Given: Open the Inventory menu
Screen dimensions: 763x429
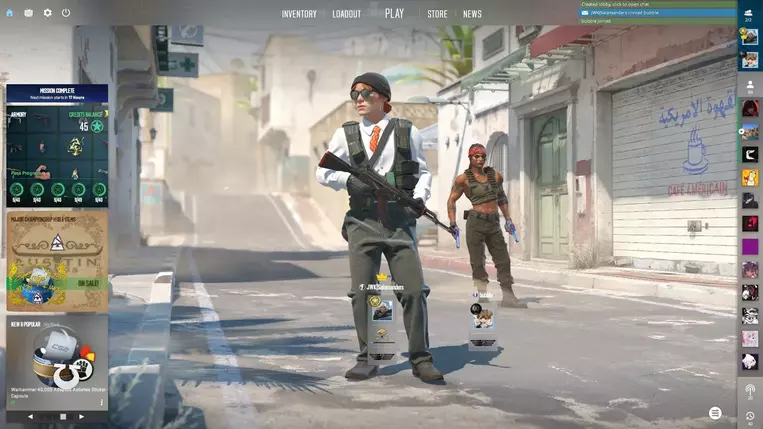Looking at the screenshot, I should 299,14.
